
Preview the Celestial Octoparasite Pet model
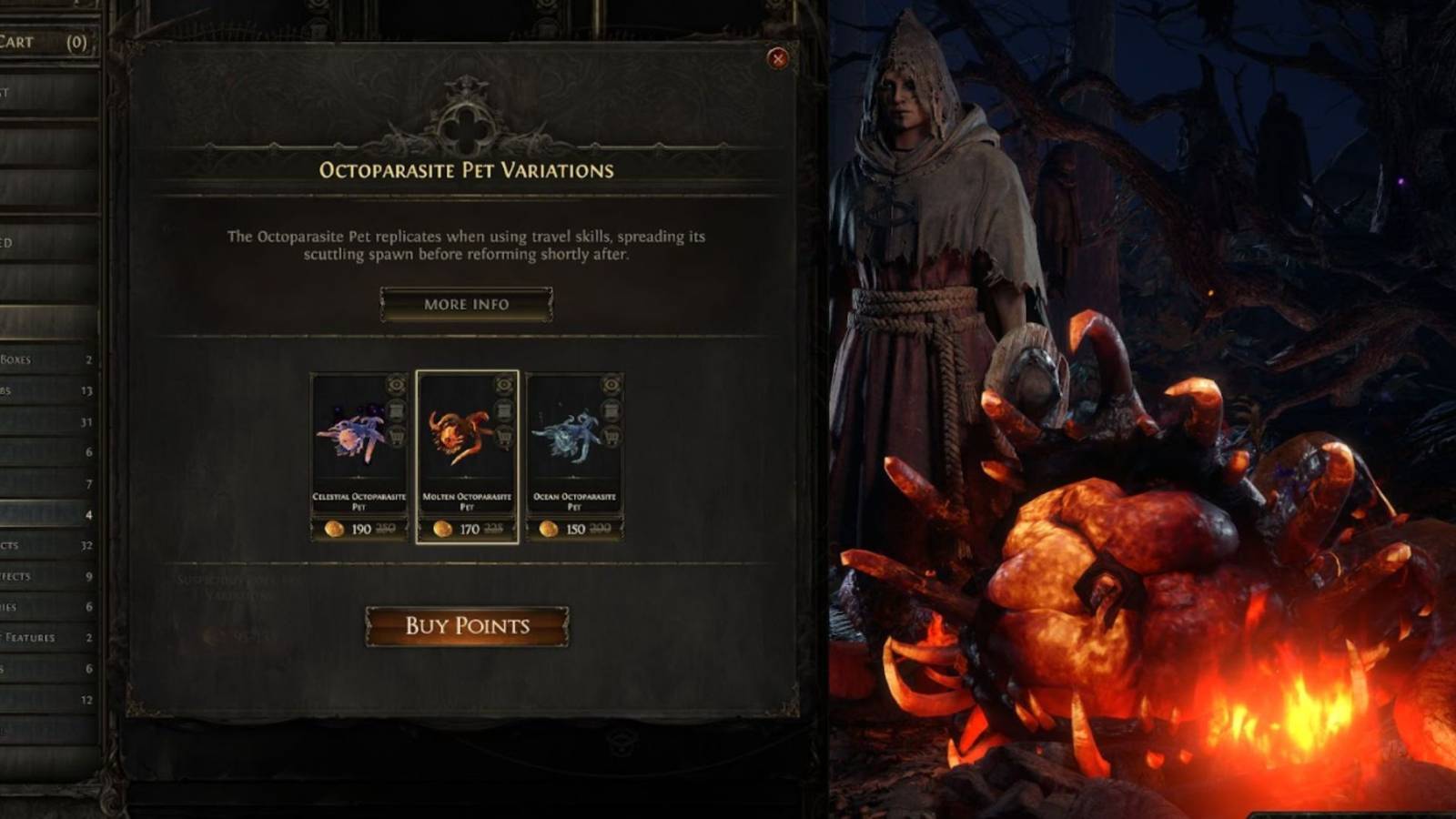click(395, 384)
